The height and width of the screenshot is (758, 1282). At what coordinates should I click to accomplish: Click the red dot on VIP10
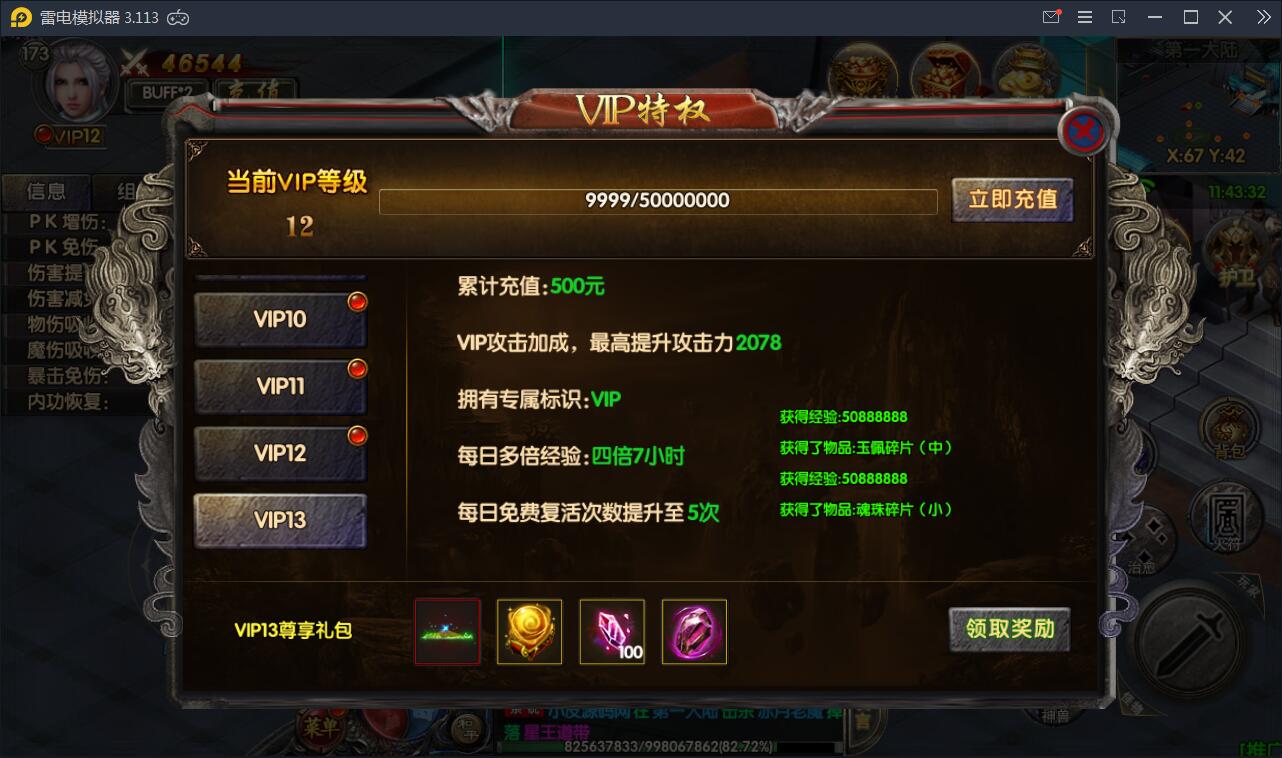(358, 301)
